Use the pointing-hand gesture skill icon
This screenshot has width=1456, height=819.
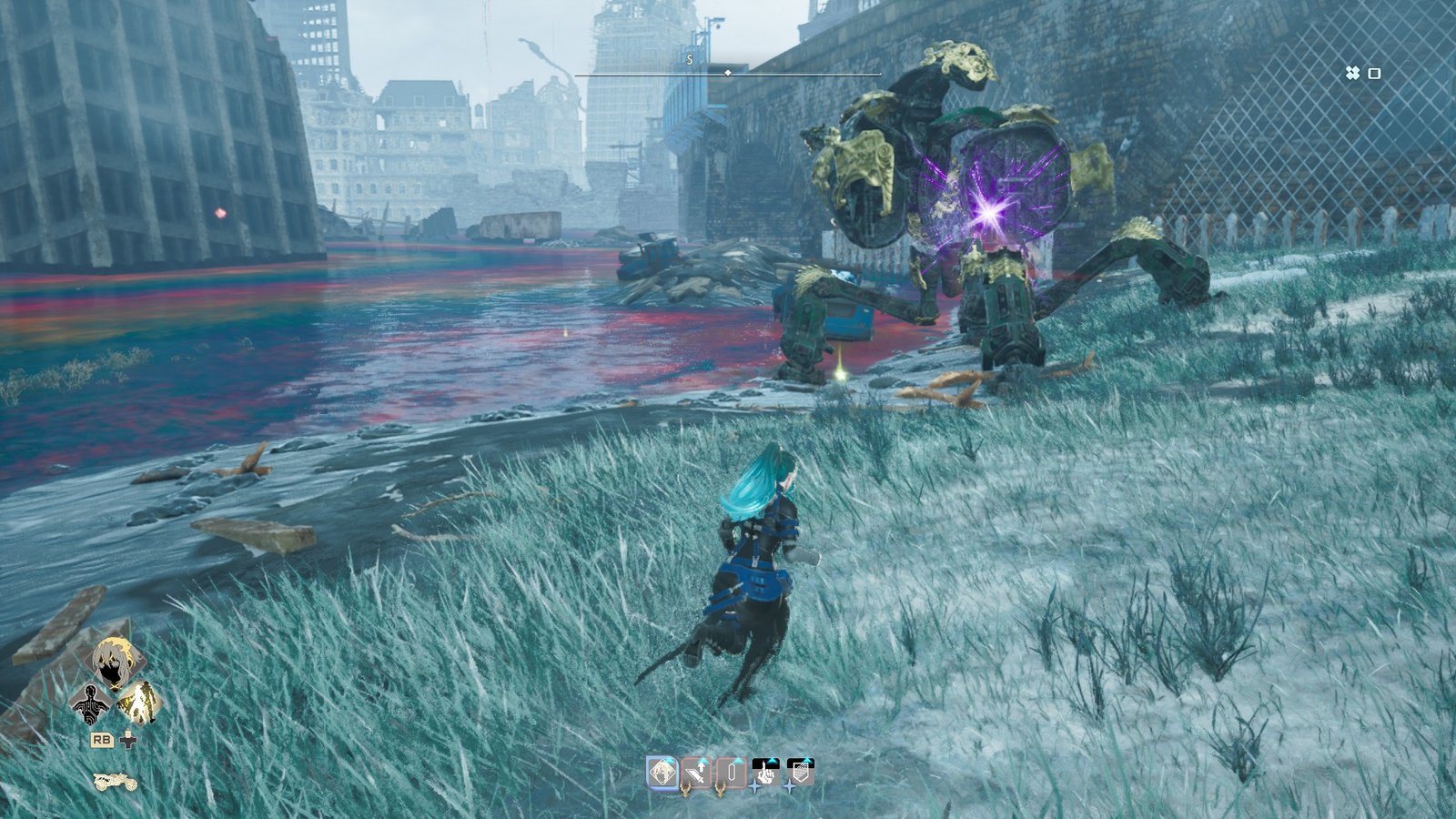pos(766,773)
